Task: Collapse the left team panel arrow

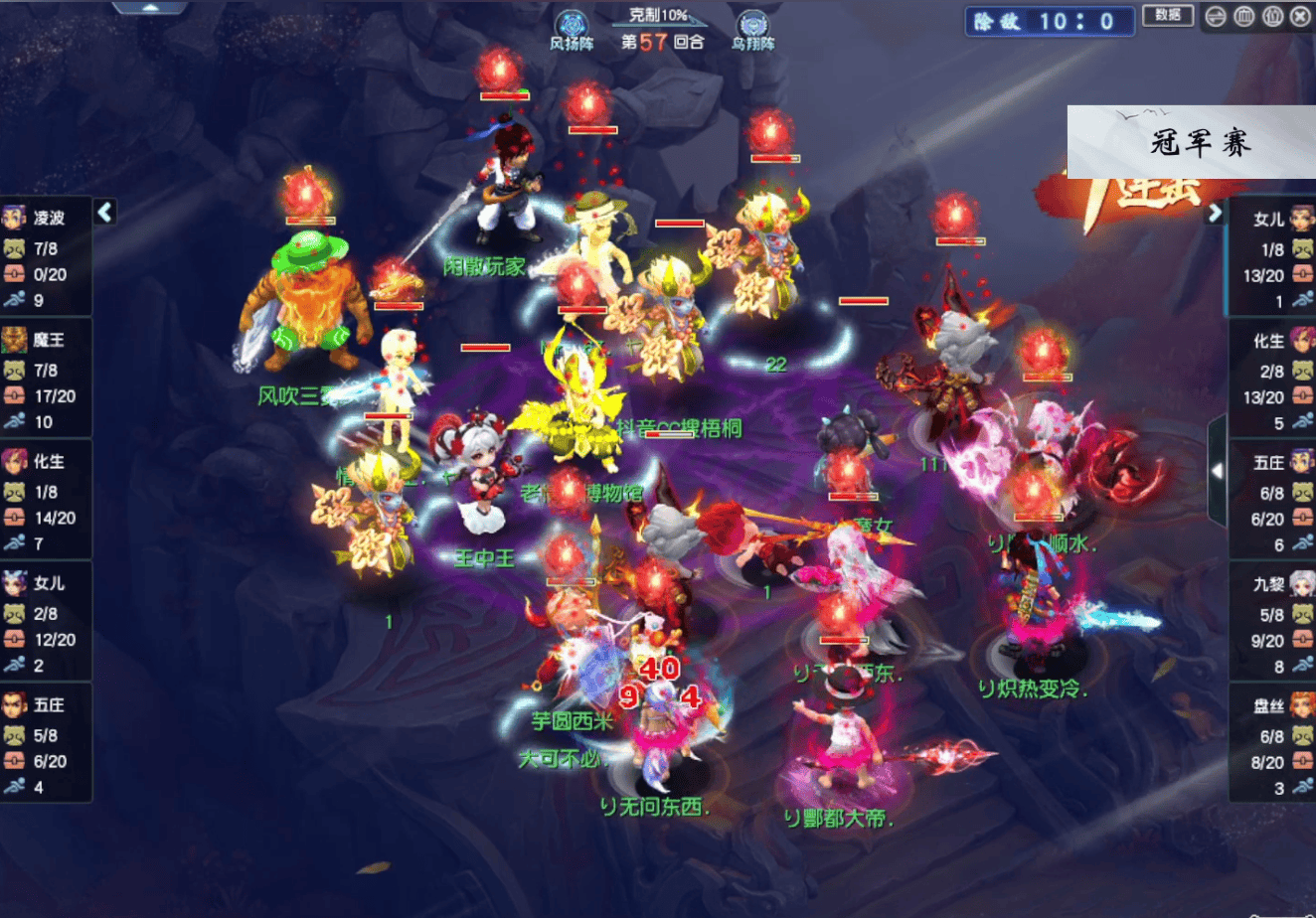Action: point(105,211)
